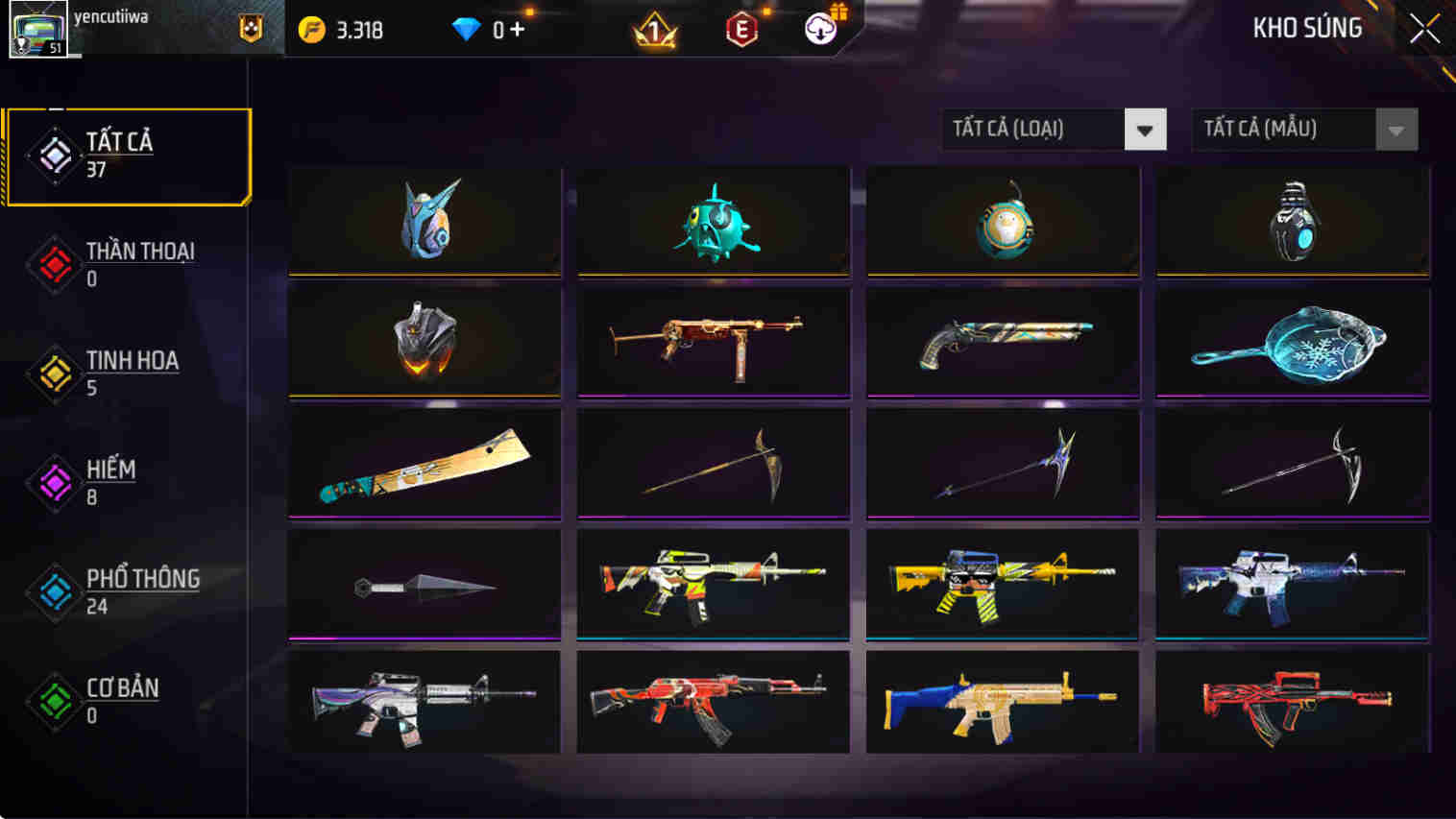Expand the weapon type dropdown arrow
The image size is (1456, 819).
[x=1144, y=129]
